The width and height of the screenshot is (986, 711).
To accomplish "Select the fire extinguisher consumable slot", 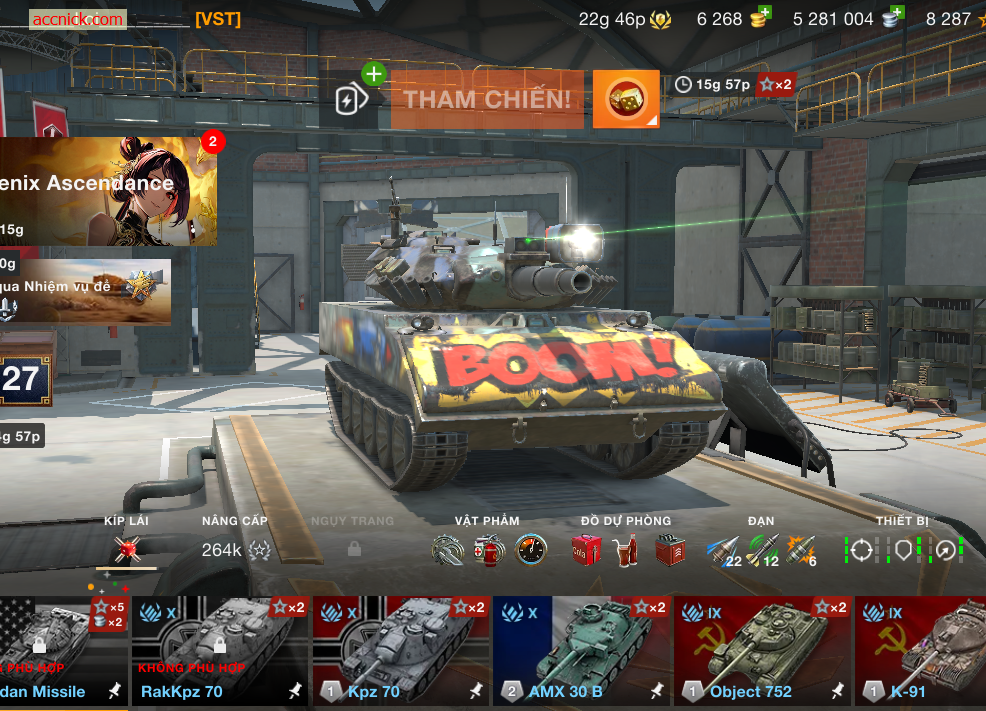I will [489, 550].
